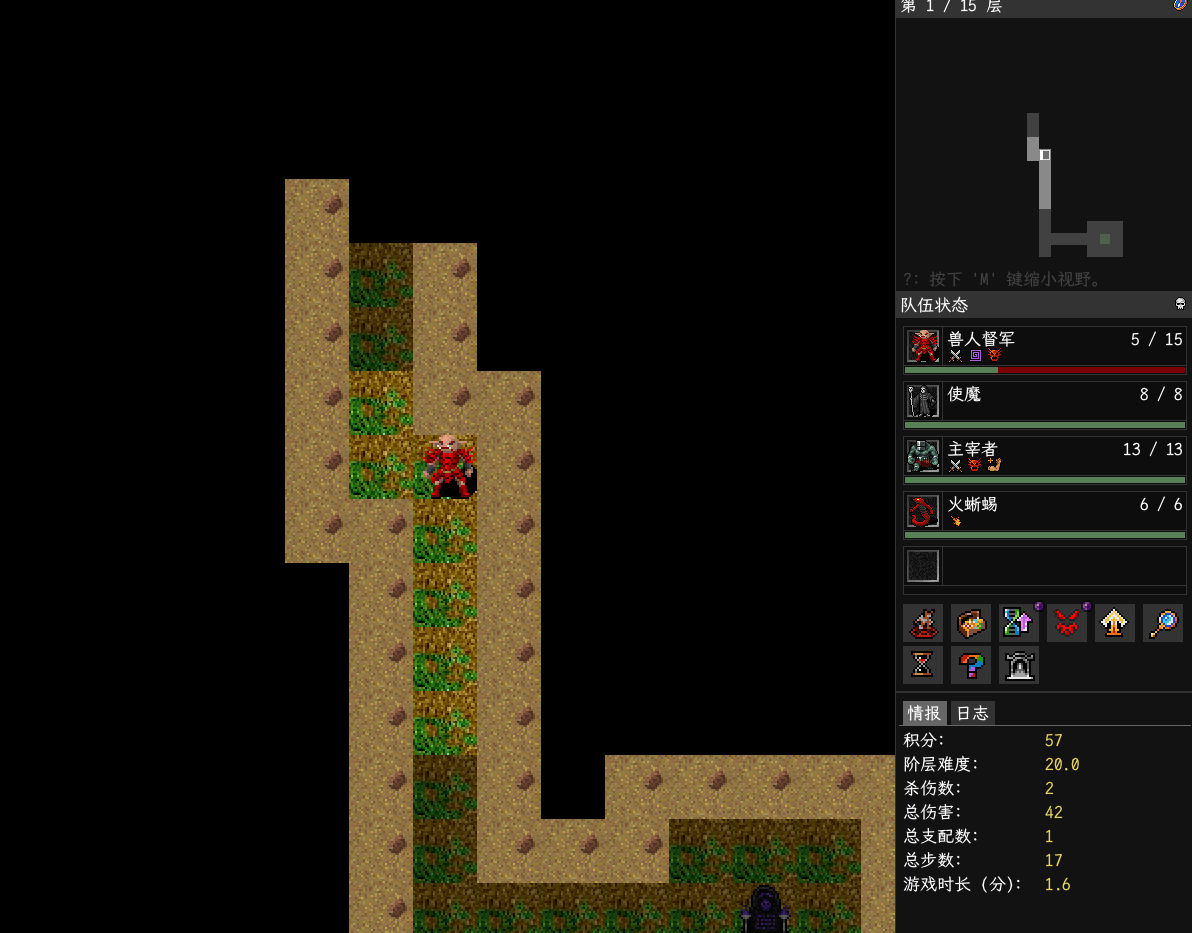
Task: Click the hourglass wait icon
Action: tap(923, 665)
